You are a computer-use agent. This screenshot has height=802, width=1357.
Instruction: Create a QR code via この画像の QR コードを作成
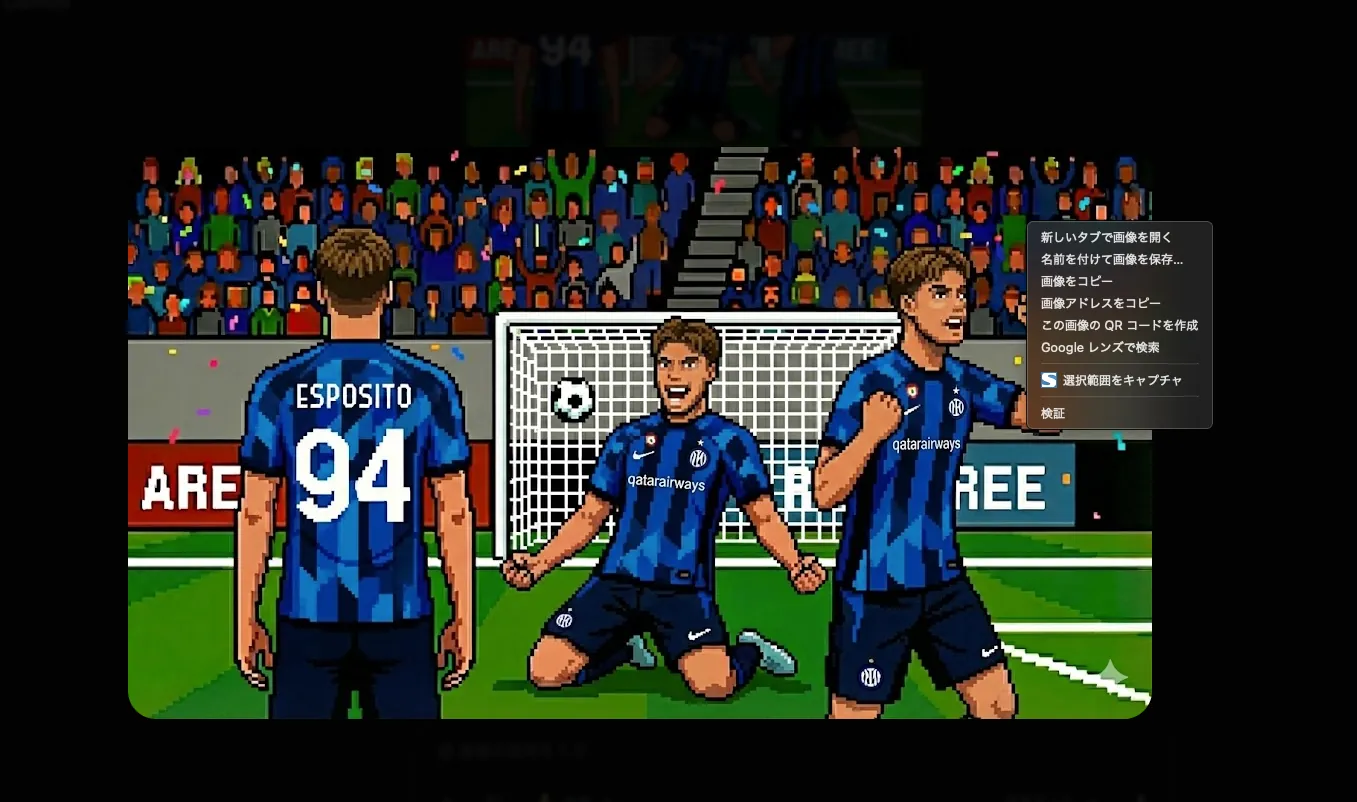tap(1120, 325)
